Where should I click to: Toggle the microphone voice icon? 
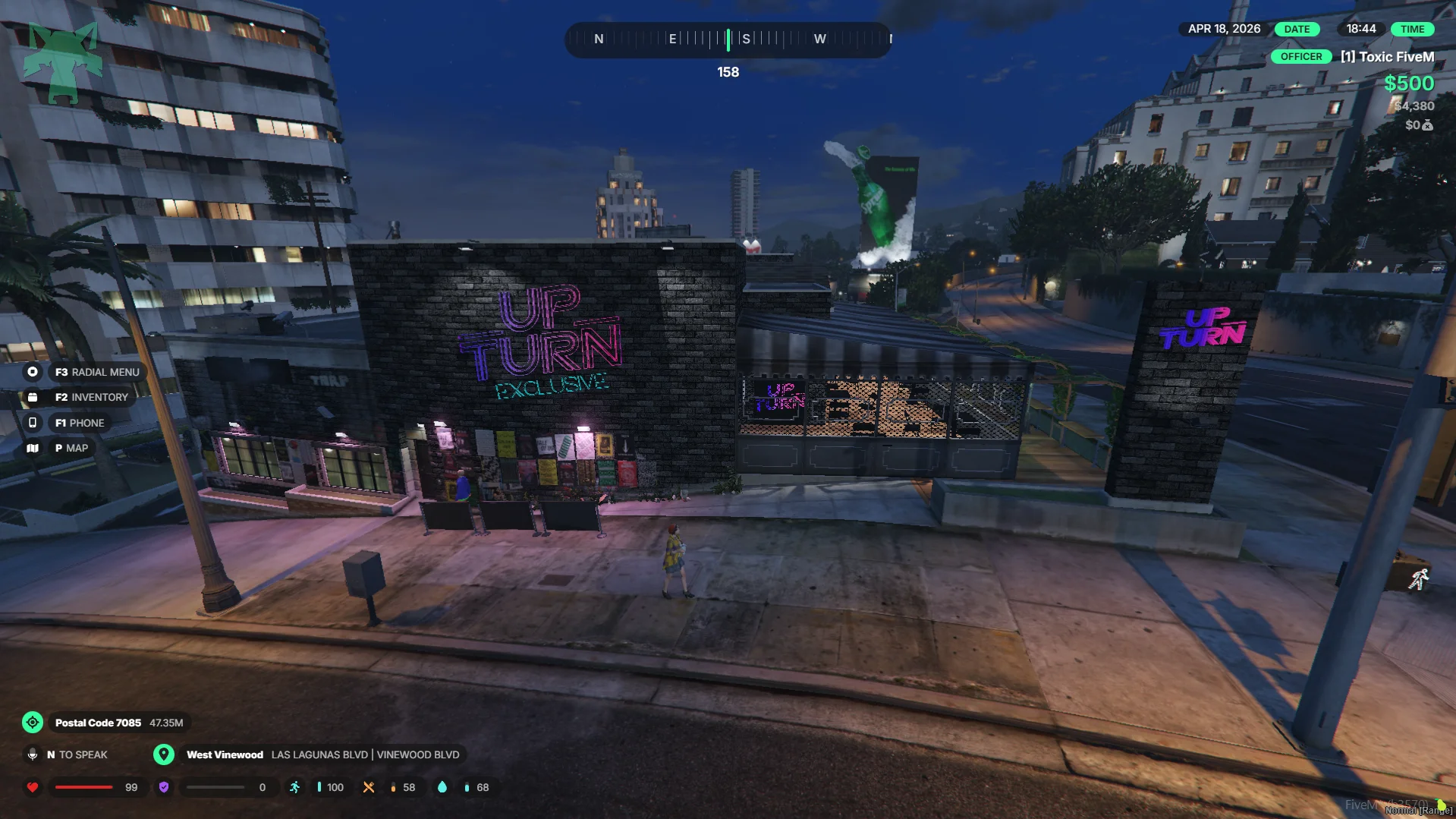pos(33,754)
